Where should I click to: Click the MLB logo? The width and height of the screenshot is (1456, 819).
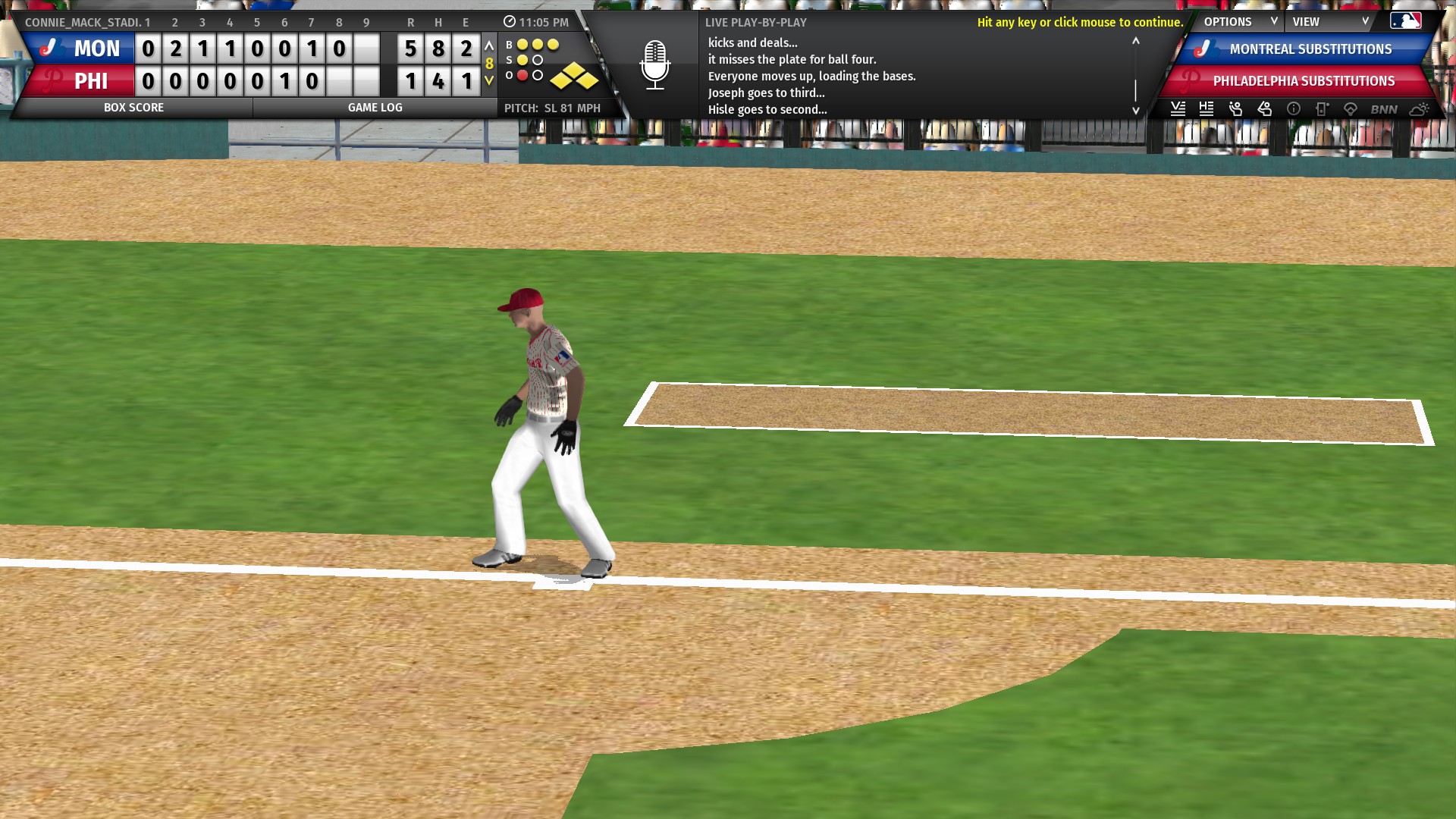(x=1405, y=21)
